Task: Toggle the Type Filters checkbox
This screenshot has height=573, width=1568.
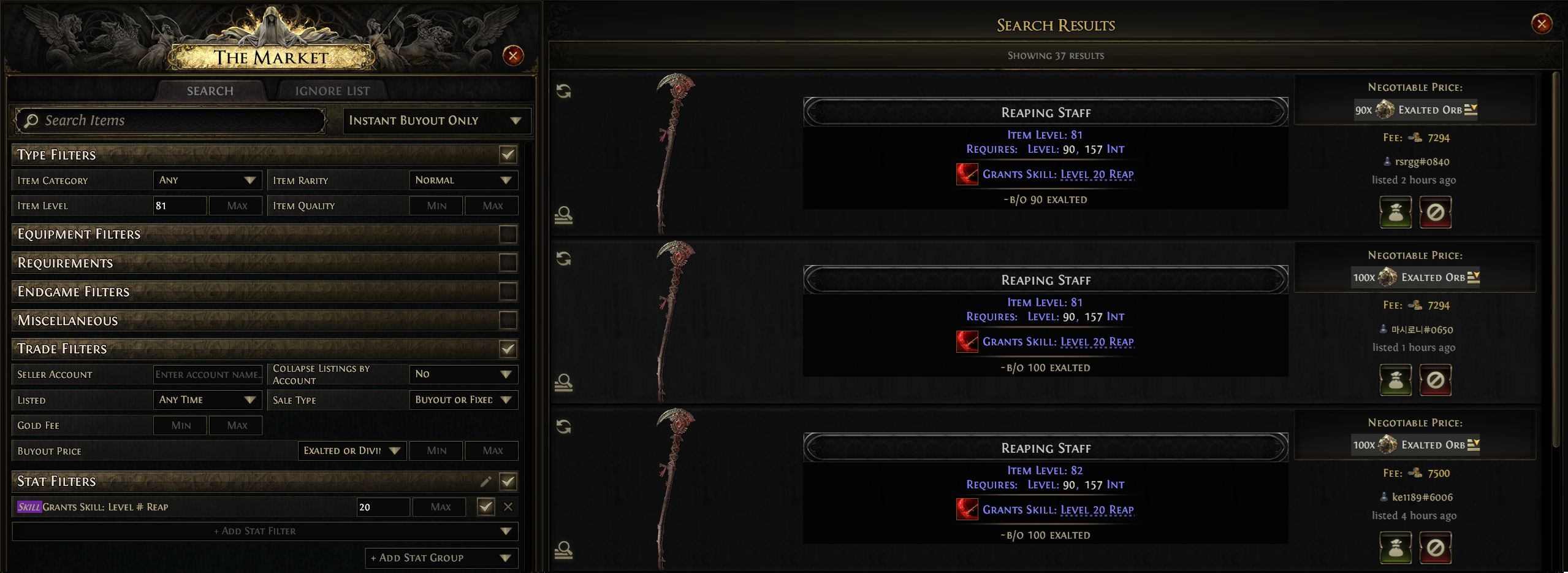Action: tap(508, 155)
